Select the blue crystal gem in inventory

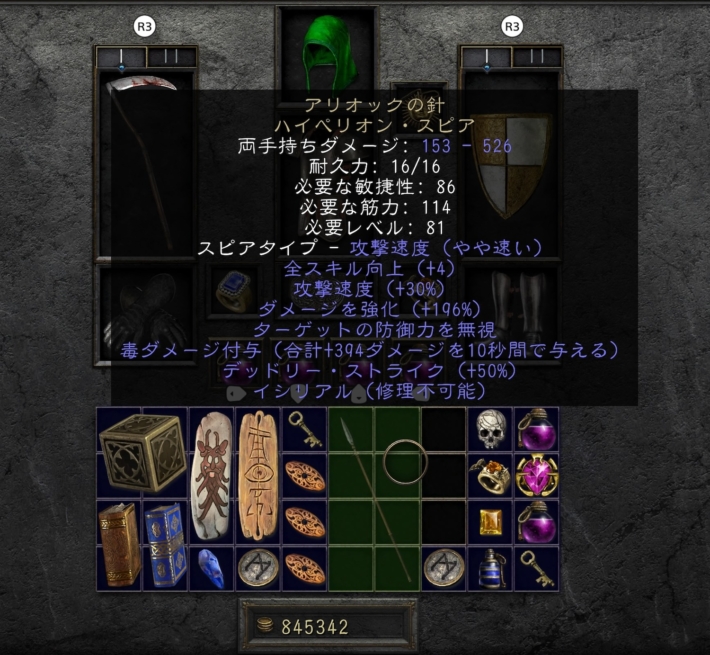point(211,567)
